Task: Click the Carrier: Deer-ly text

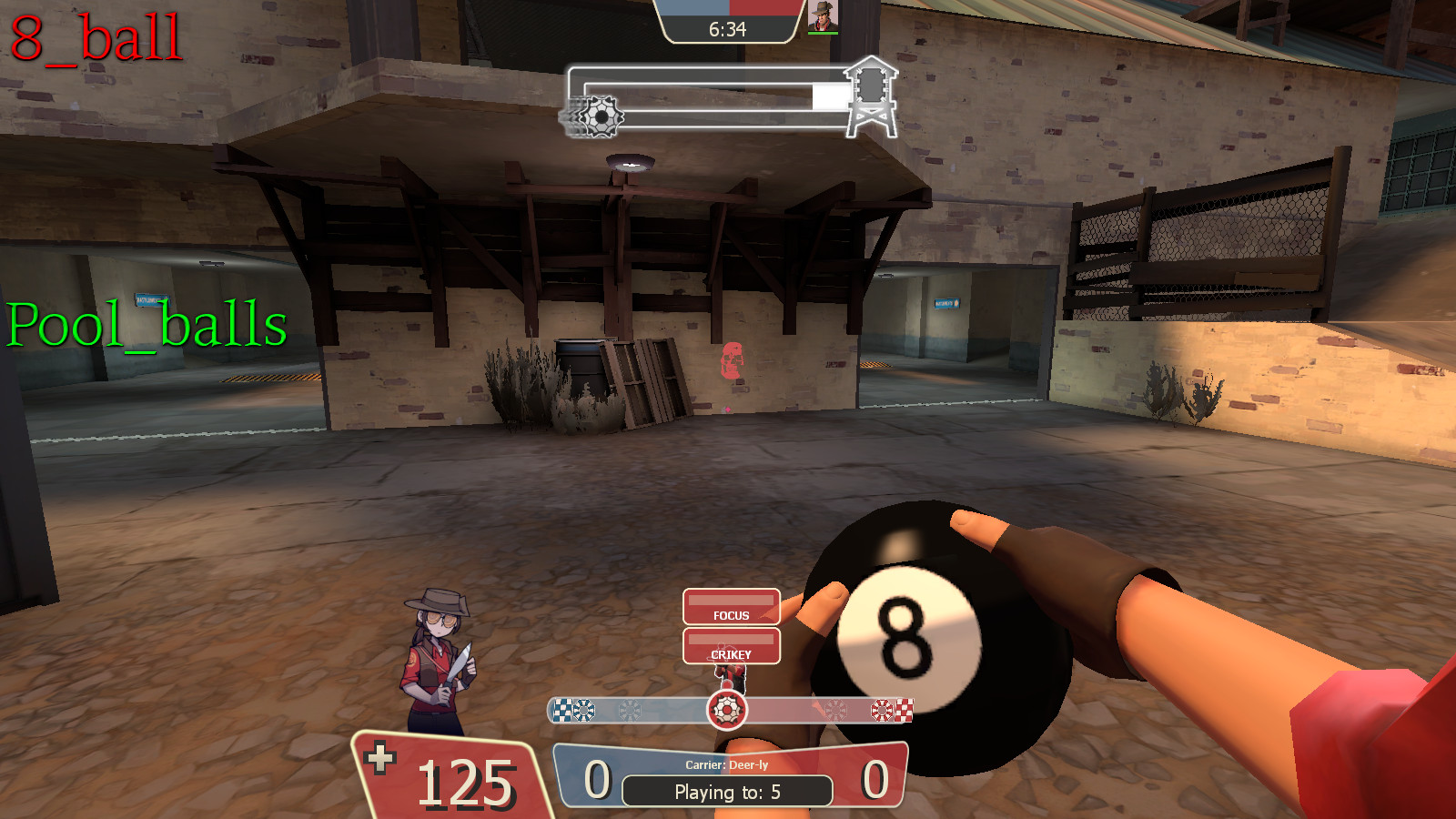Action: pos(728,765)
